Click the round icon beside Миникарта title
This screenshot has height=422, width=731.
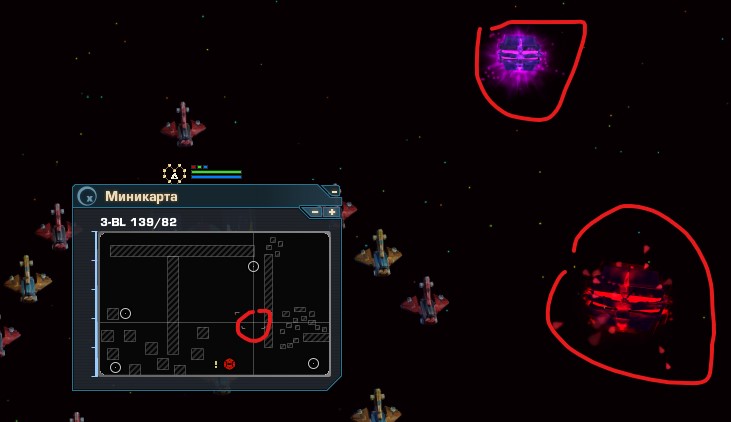point(88,197)
